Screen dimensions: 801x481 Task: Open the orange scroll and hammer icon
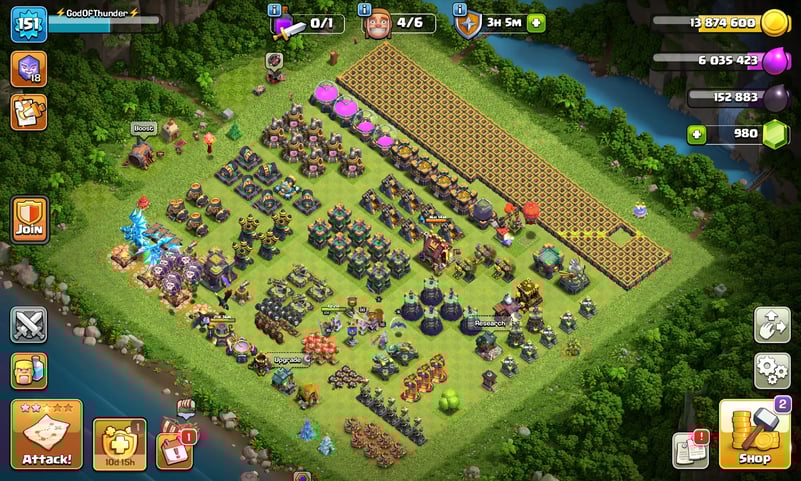pyautogui.click(x=28, y=111)
